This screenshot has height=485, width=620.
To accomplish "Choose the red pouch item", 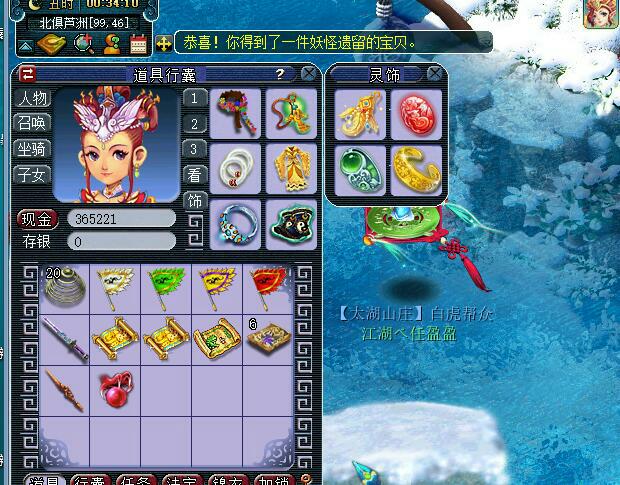I will coord(115,389).
